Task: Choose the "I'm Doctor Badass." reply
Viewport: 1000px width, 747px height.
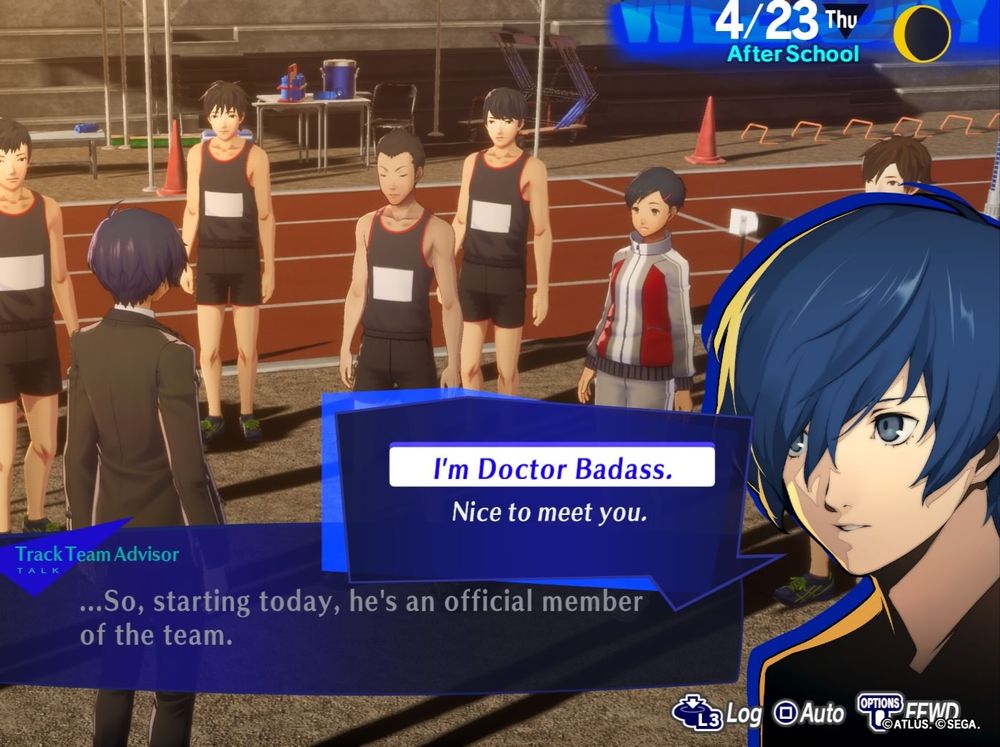Action: (x=551, y=468)
